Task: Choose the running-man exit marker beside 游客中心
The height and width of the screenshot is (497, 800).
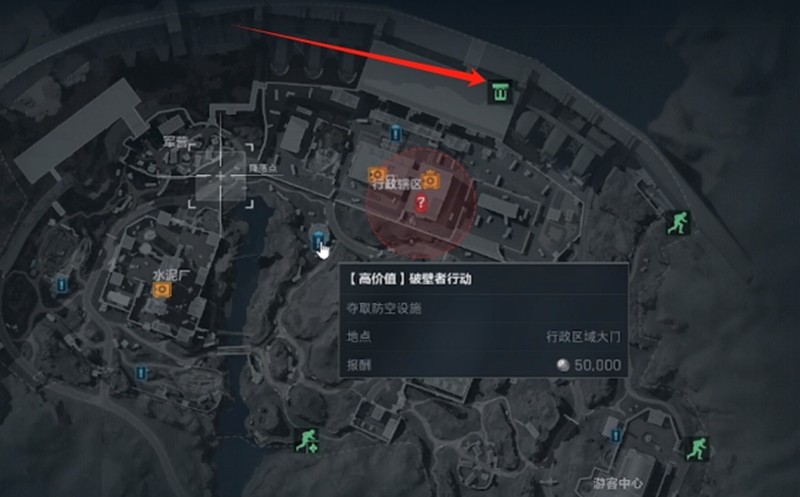Action: click(694, 448)
